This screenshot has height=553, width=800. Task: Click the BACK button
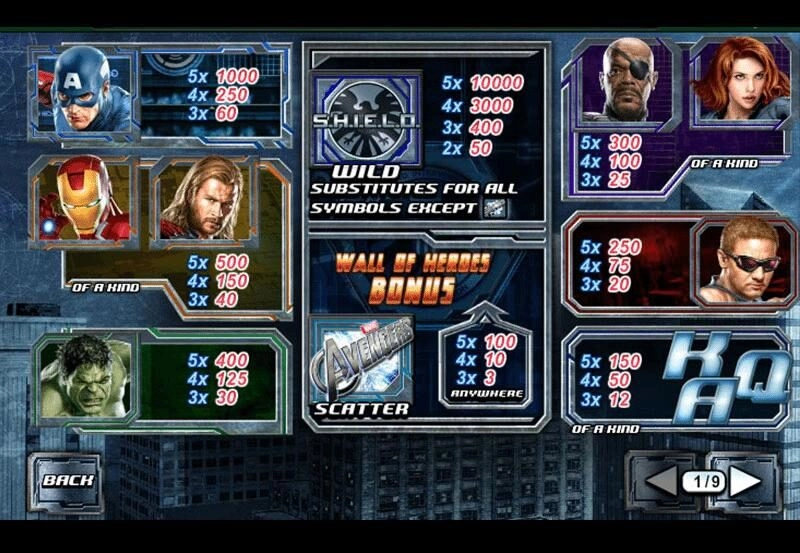point(67,481)
